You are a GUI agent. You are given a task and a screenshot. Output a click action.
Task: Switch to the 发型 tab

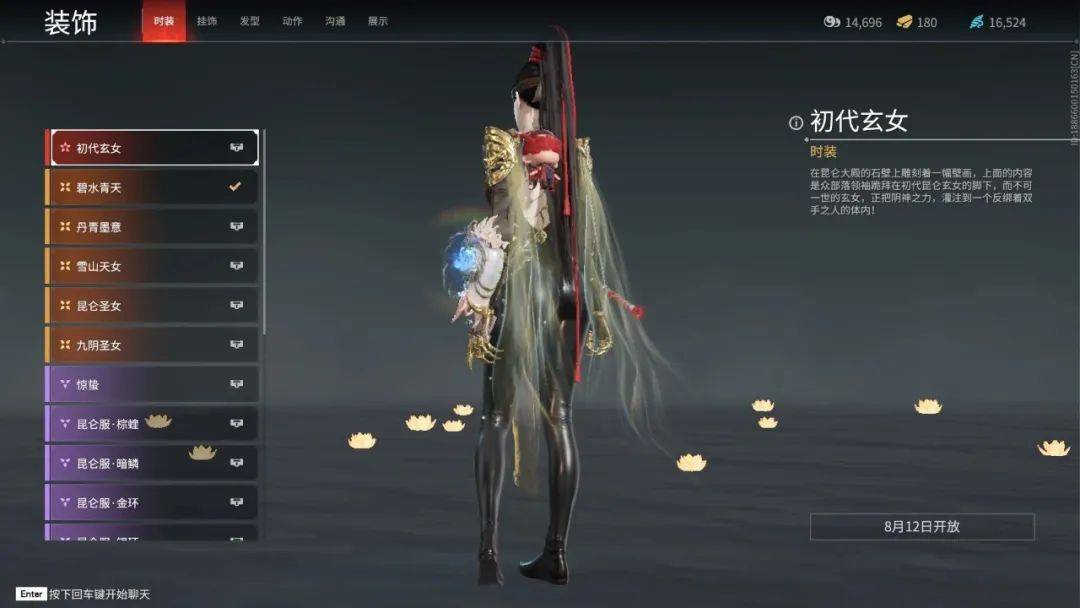[249, 21]
